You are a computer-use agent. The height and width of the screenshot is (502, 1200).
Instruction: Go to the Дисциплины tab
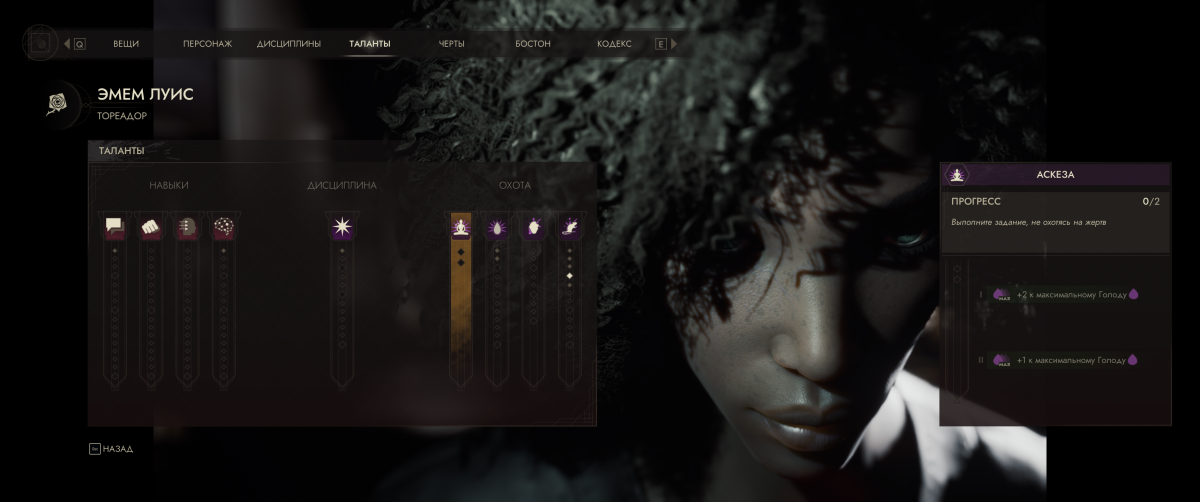pos(289,44)
